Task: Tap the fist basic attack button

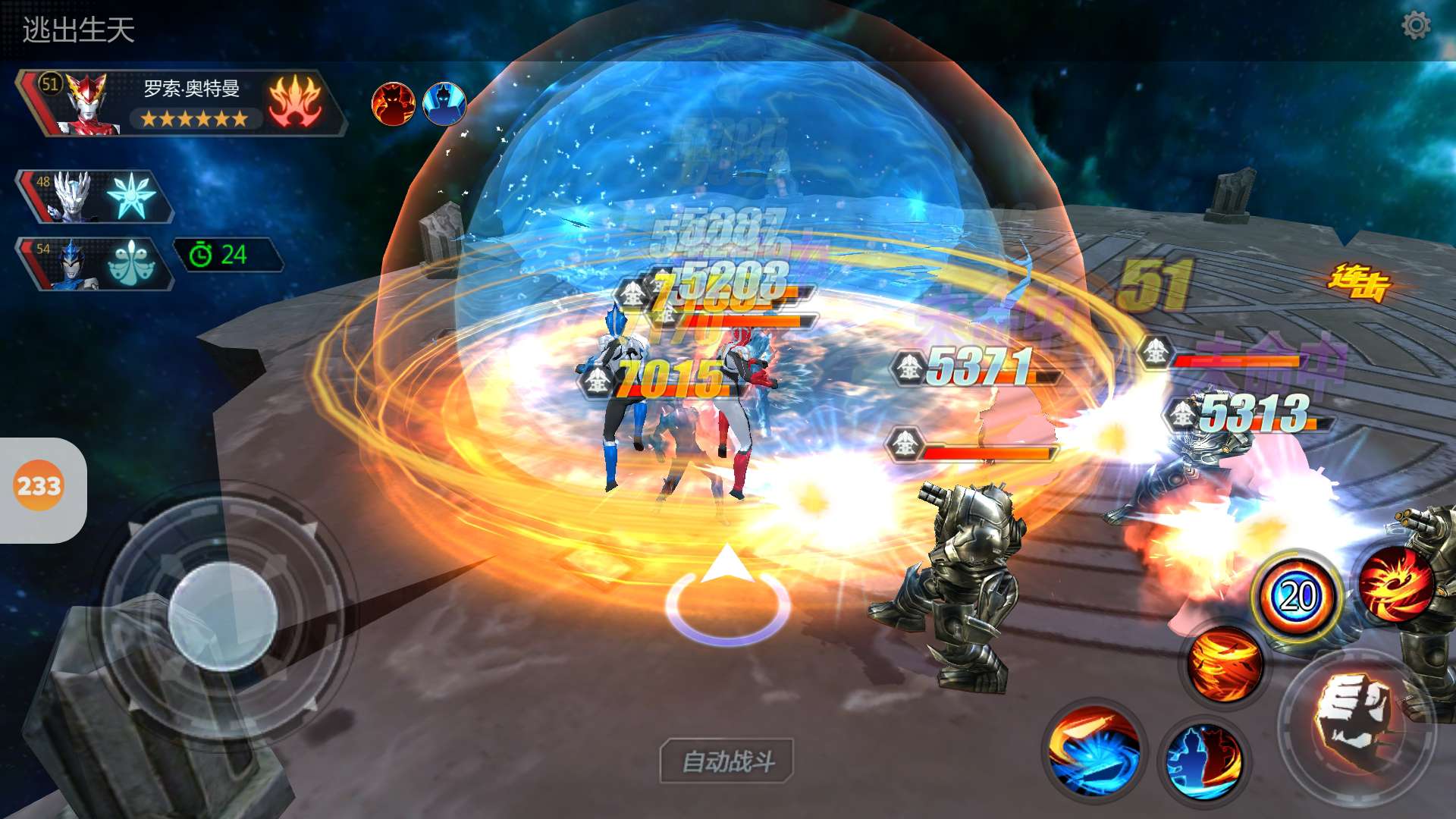Action: coord(1355,722)
